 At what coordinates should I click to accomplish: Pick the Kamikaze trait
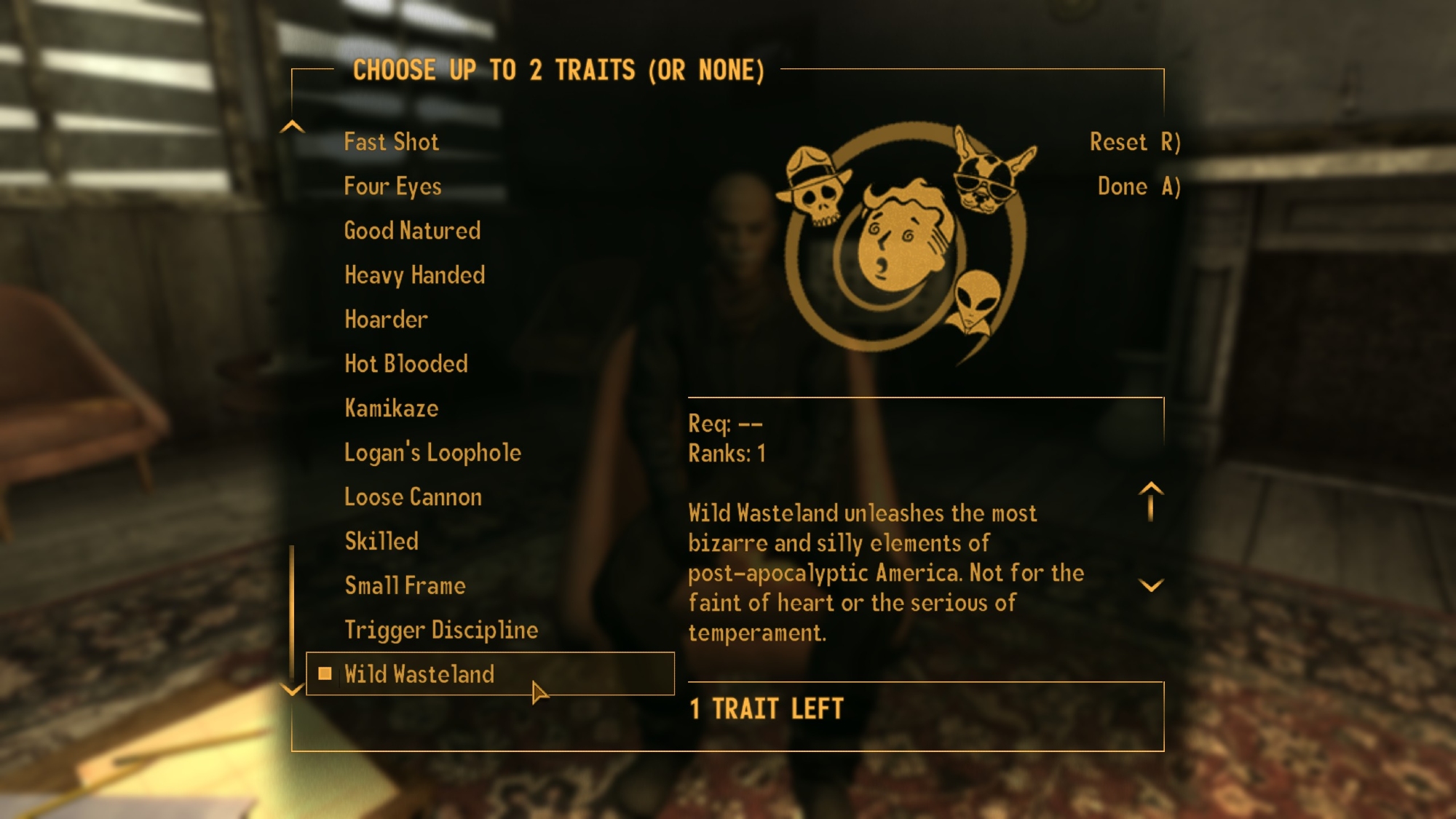pyautogui.click(x=391, y=408)
